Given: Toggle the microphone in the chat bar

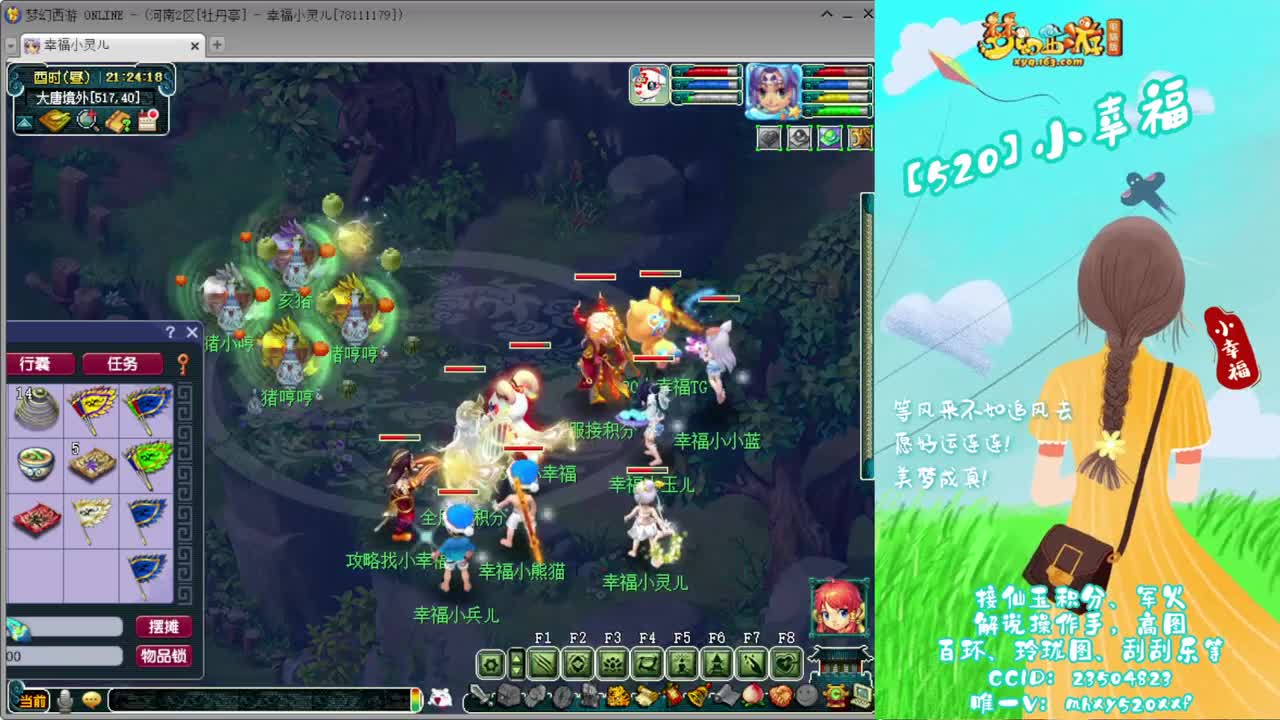Looking at the screenshot, I should tap(64, 702).
